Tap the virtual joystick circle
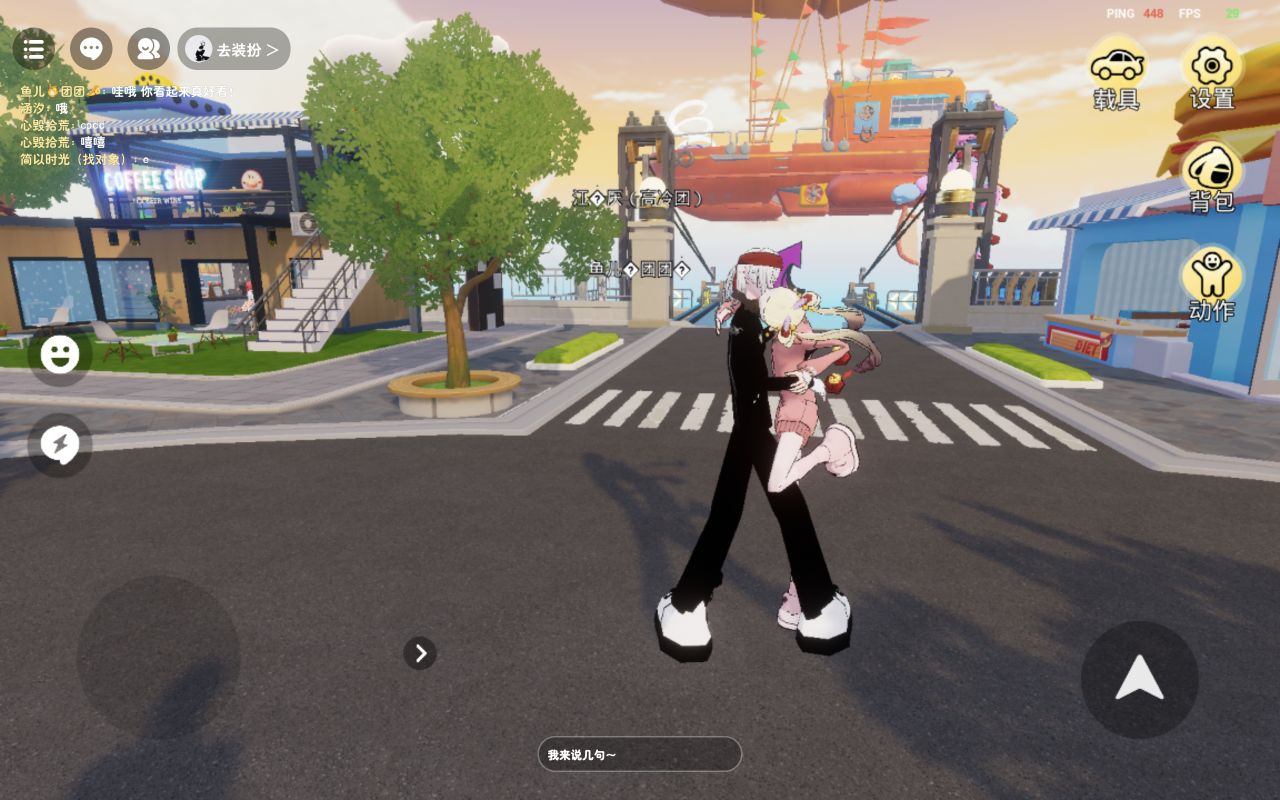 coord(158,657)
